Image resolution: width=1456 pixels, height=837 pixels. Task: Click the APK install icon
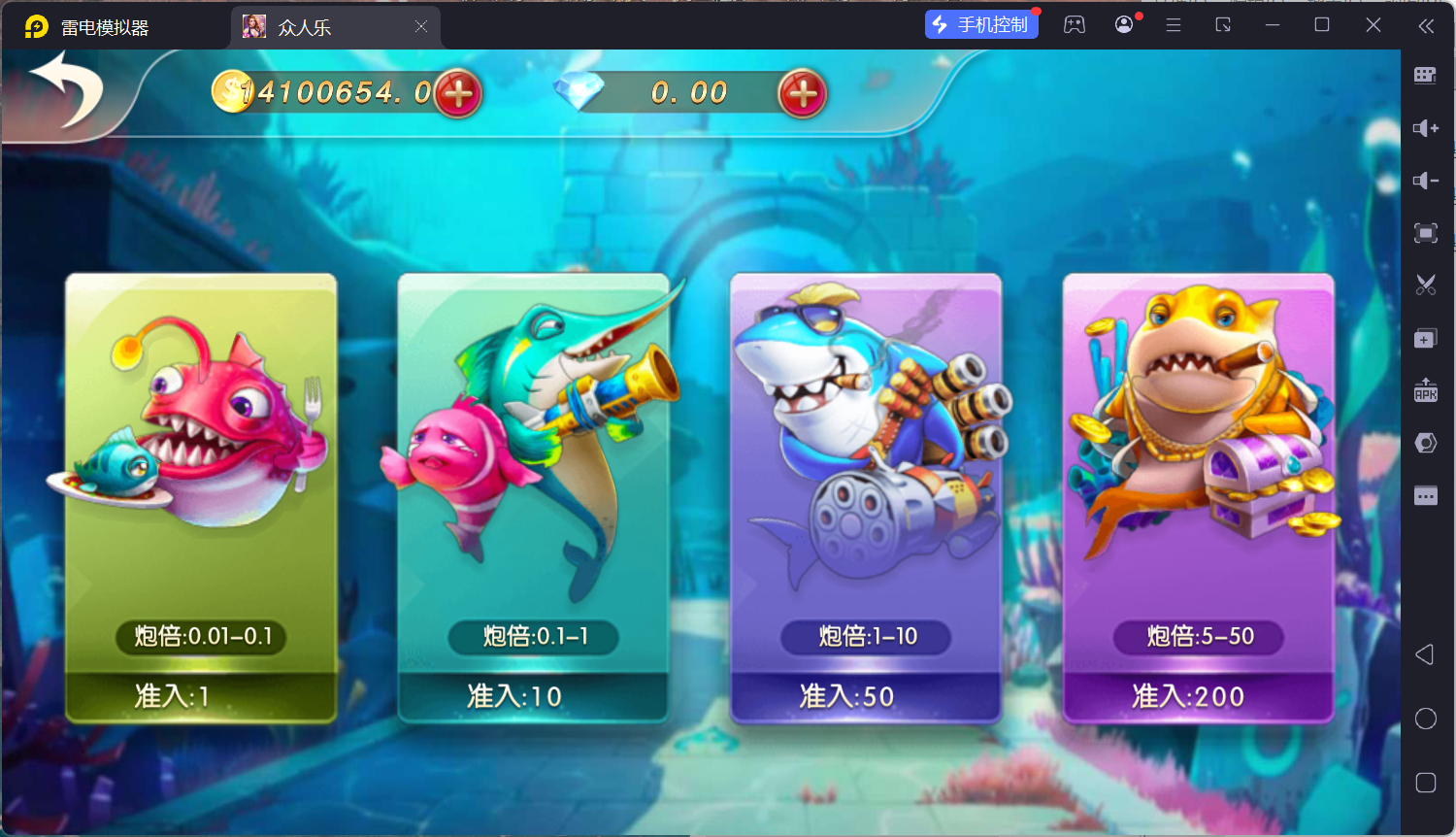(x=1425, y=391)
